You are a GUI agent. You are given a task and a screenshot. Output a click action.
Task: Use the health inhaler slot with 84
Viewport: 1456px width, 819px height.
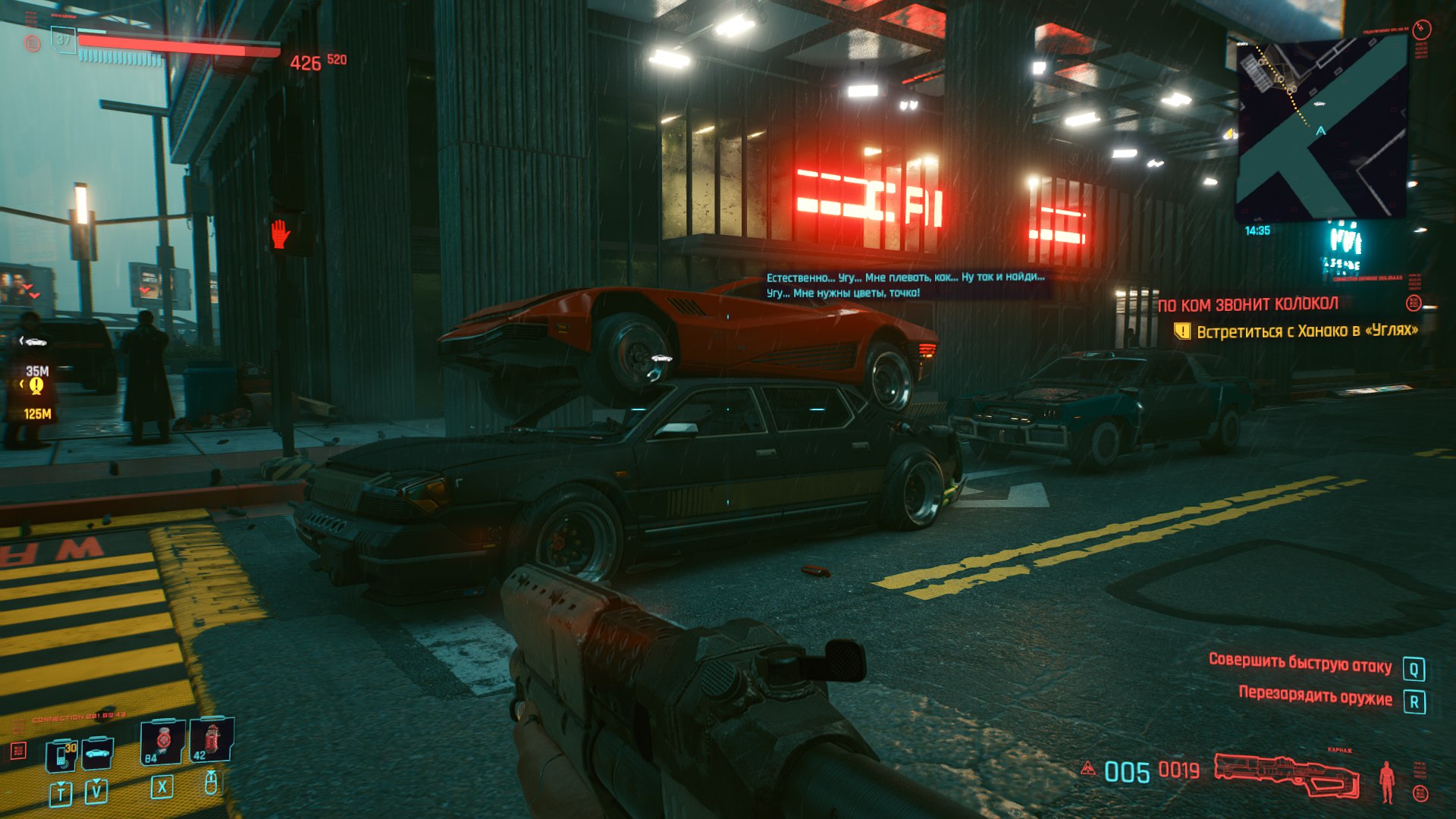162,742
